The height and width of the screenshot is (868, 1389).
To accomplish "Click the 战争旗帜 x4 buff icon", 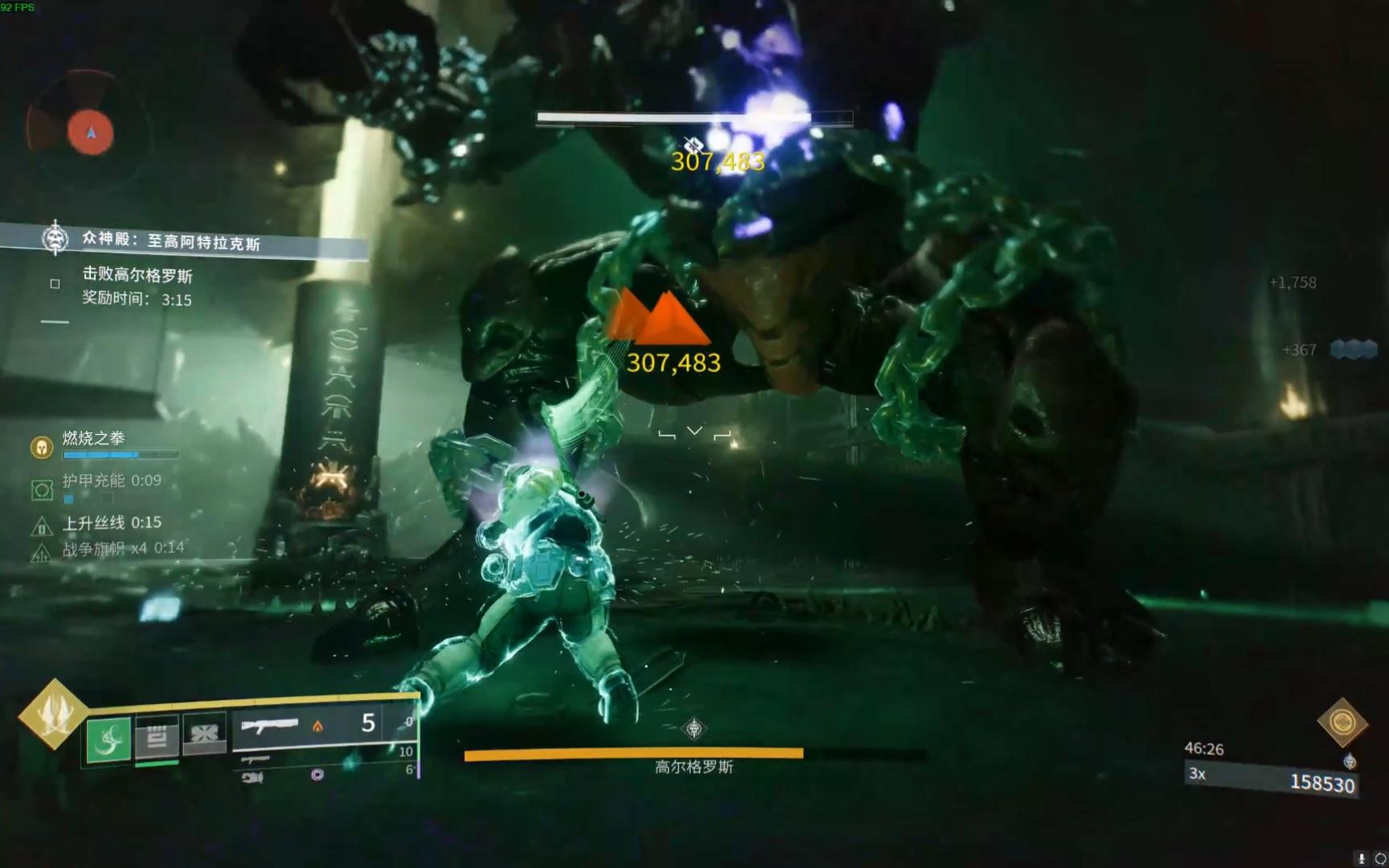I will 42,553.
